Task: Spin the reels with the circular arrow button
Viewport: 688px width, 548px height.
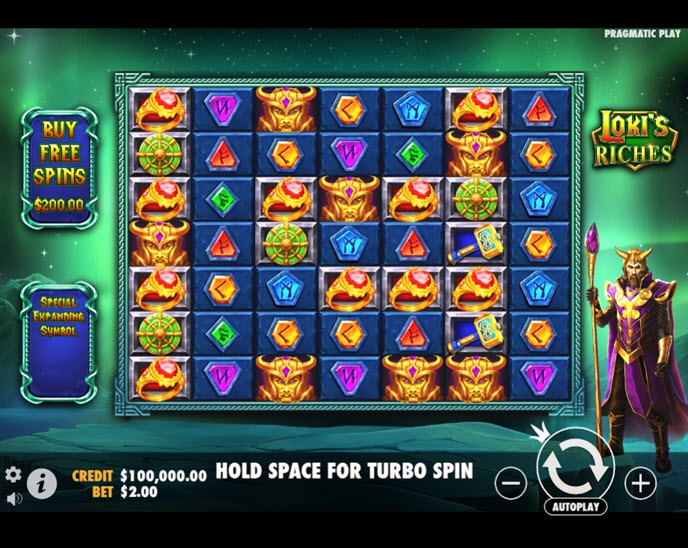Action: [x=575, y=467]
